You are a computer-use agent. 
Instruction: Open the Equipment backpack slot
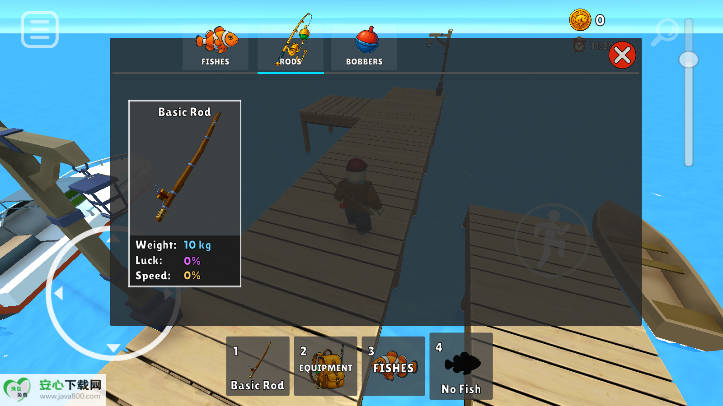click(326, 366)
